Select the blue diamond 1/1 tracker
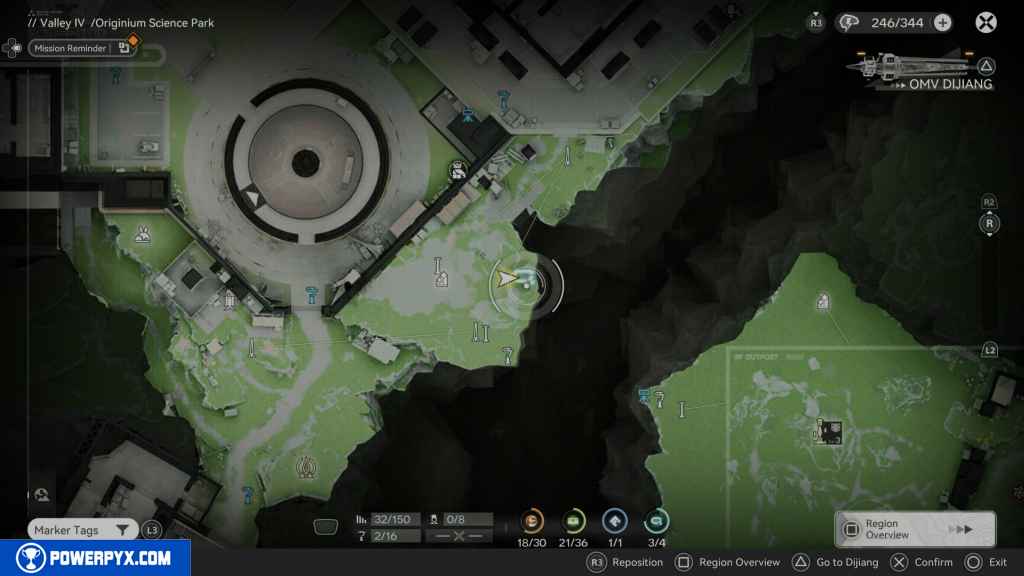The height and width of the screenshot is (576, 1024). coord(614,521)
